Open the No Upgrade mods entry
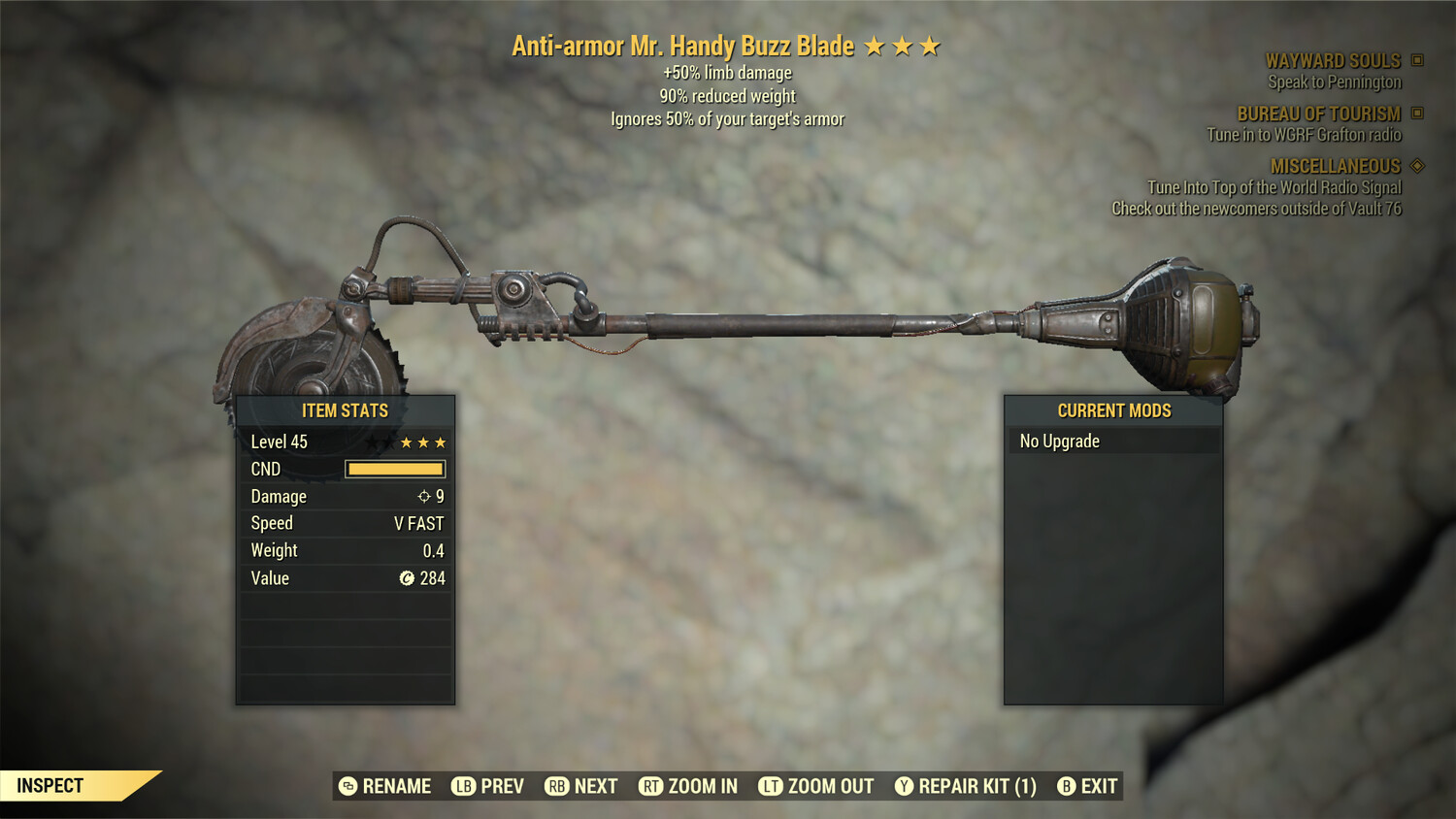 pos(1058,441)
